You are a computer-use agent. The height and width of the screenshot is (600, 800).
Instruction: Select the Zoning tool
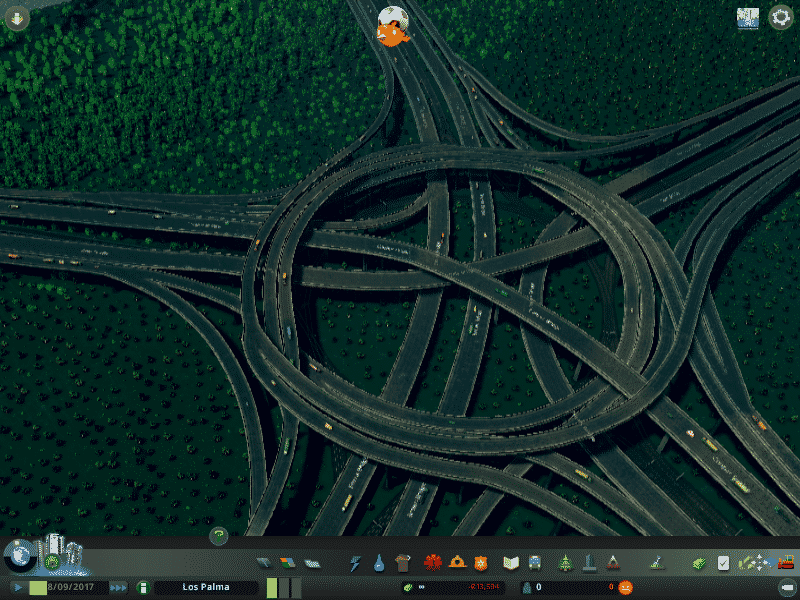[x=288, y=563]
